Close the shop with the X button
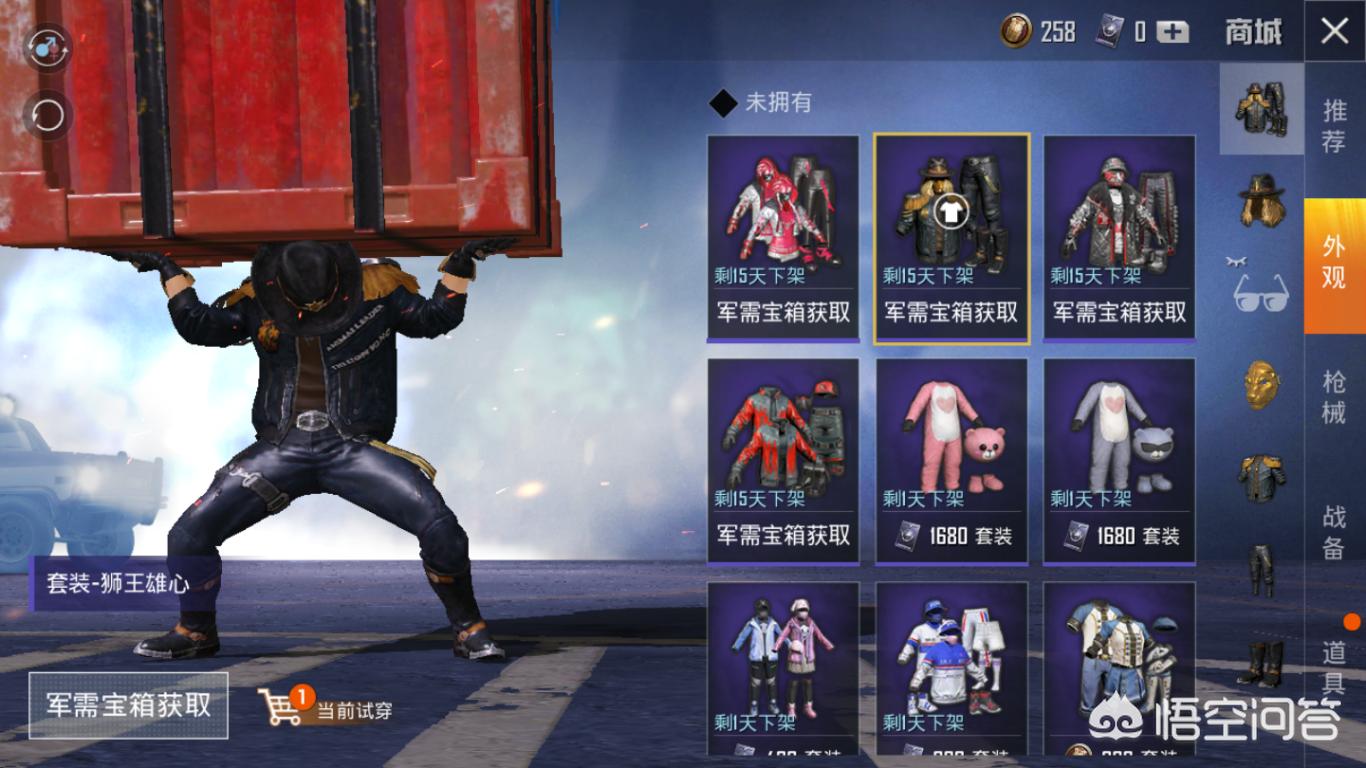Viewport: 1366px width, 768px height. pyautogui.click(x=1335, y=31)
